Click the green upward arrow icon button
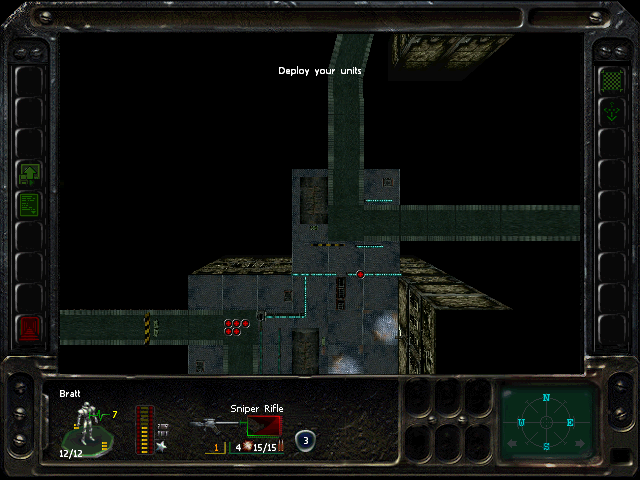Viewport: 640px width, 480px height. point(29,175)
